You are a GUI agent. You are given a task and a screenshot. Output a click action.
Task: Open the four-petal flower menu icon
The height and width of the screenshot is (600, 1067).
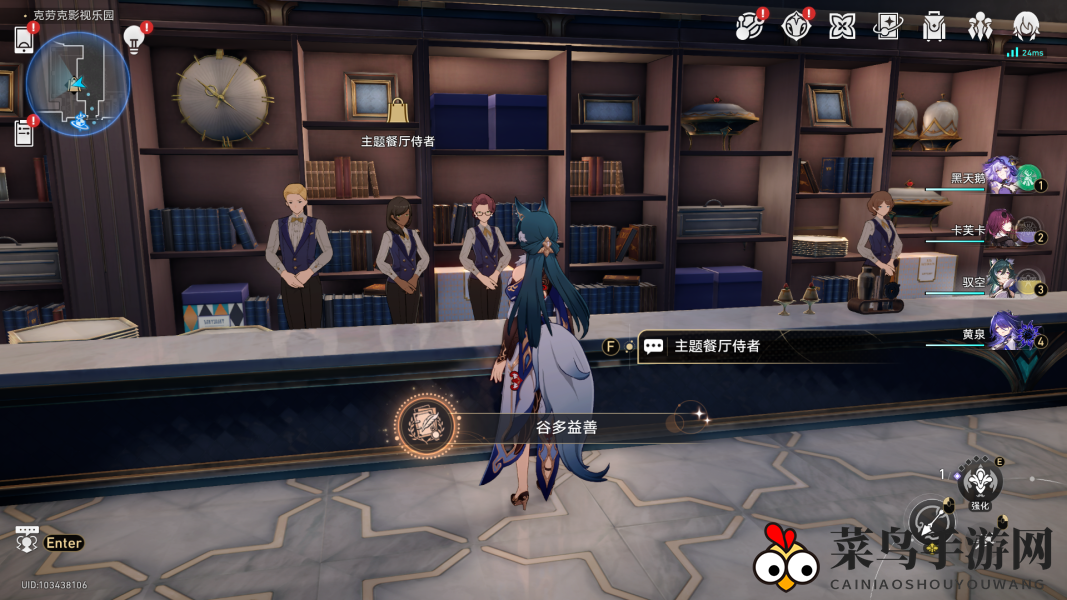pyautogui.click(x=842, y=26)
